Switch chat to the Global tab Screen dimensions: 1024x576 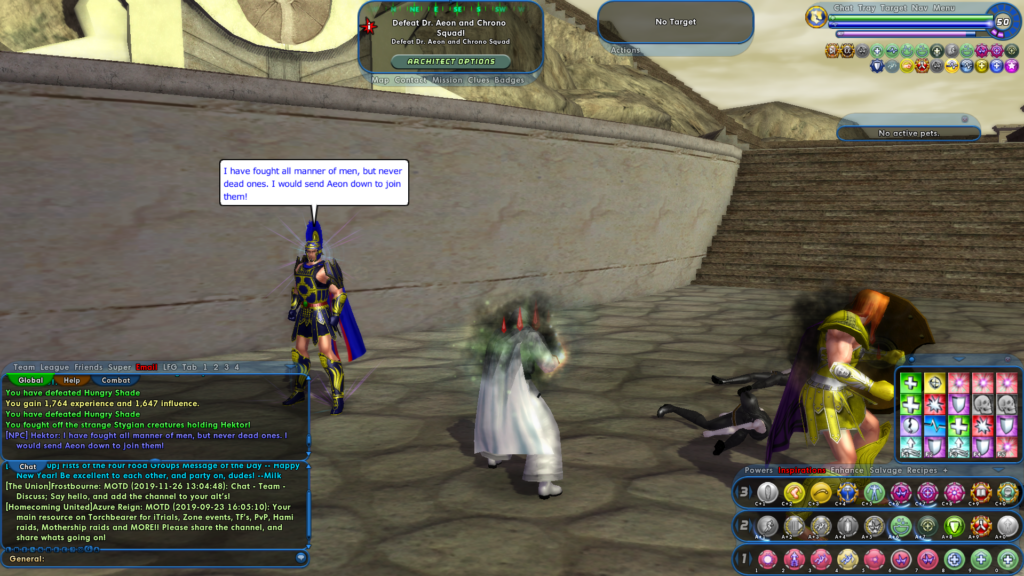click(x=31, y=380)
